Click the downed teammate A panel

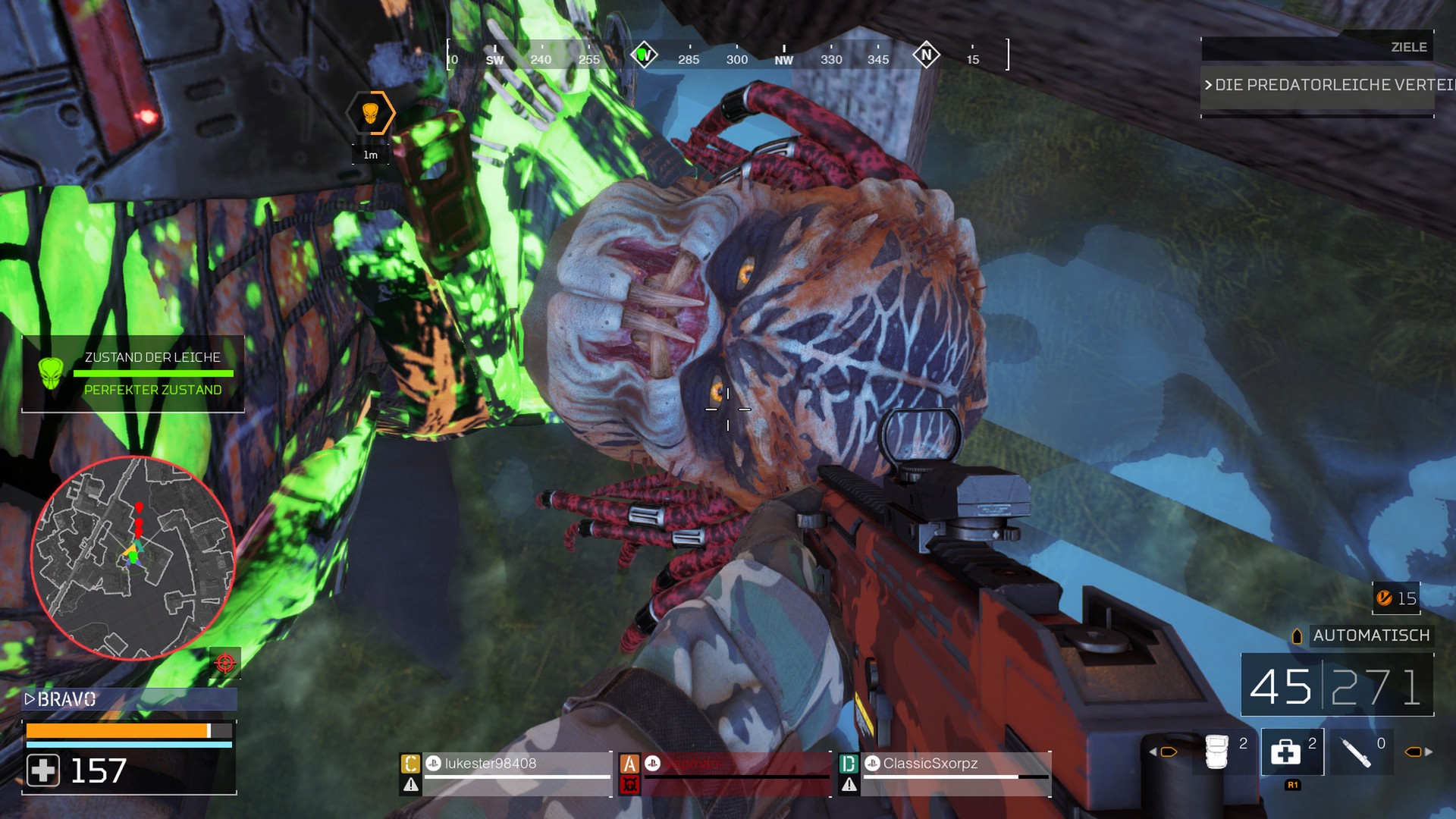pyautogui.click(x=725, y=773)
